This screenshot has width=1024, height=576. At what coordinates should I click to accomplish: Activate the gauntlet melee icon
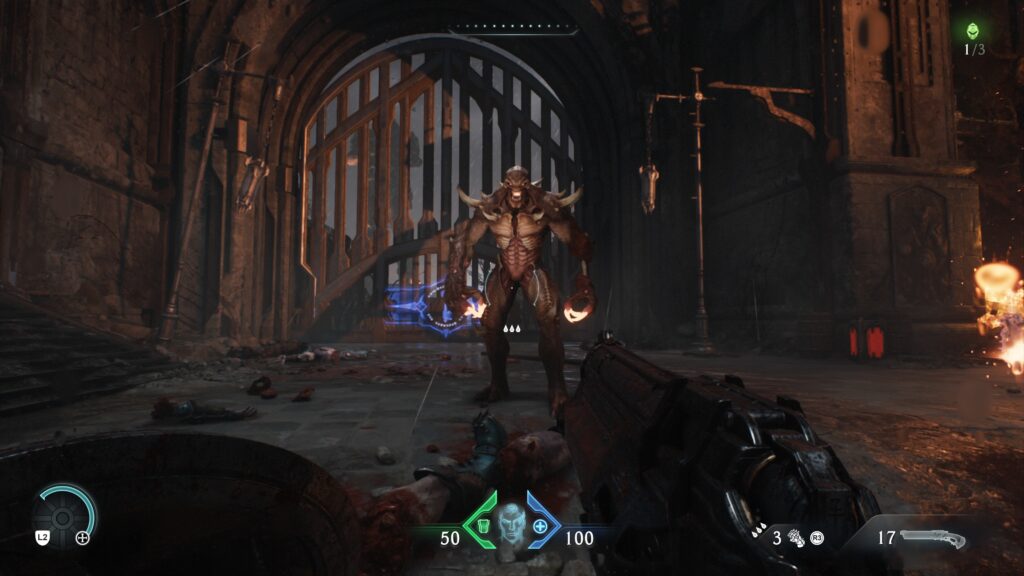798,538
